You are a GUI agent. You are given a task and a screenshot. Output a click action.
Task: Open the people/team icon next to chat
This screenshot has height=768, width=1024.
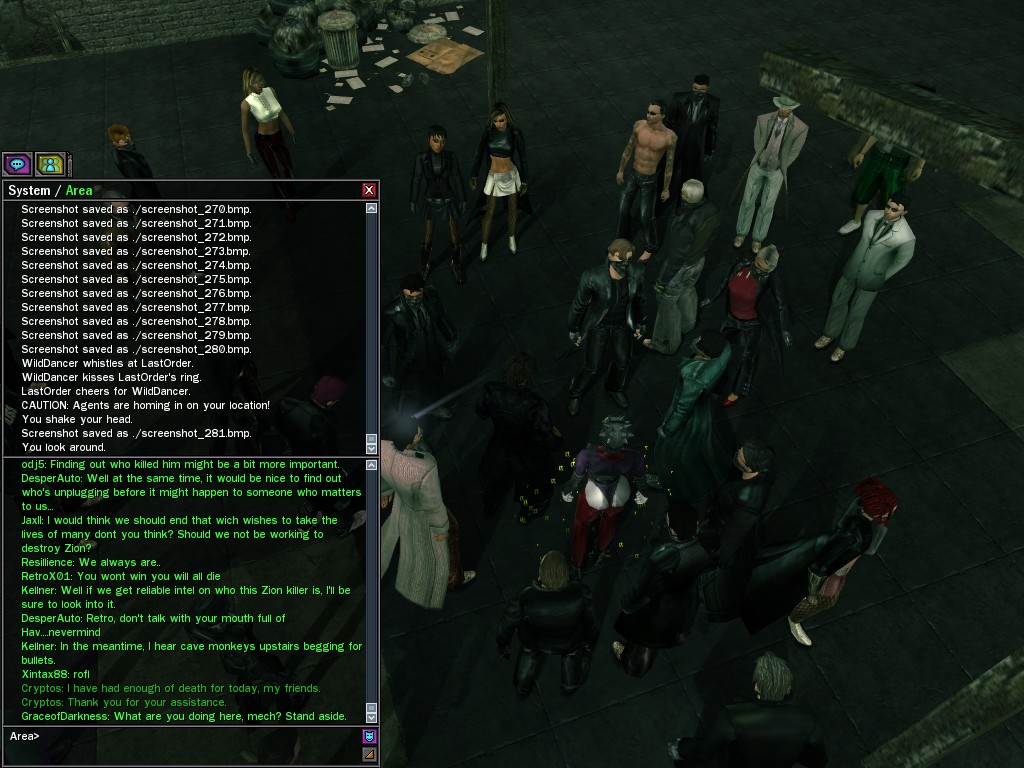50,164
